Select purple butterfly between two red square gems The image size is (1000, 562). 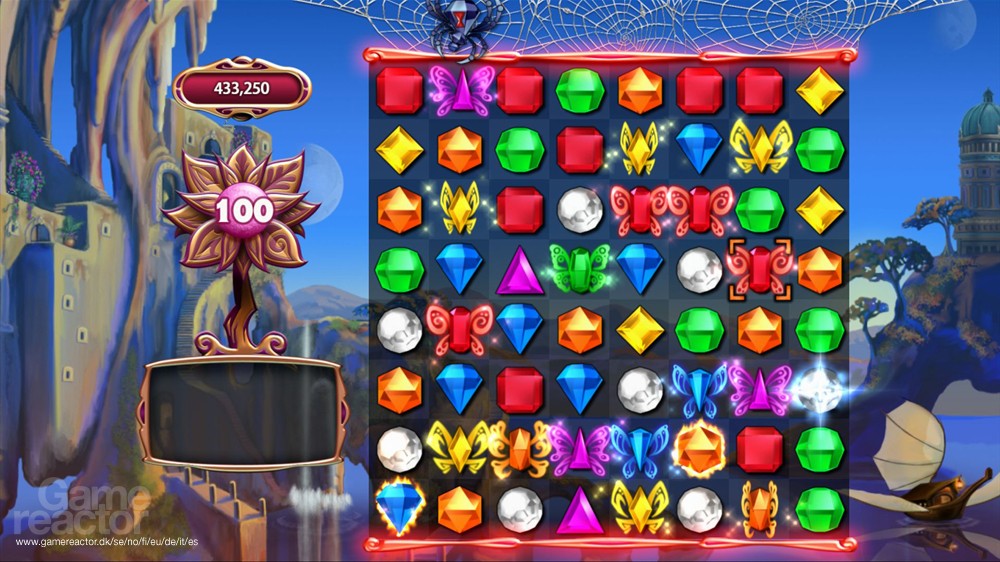click(x=460, y=90)
